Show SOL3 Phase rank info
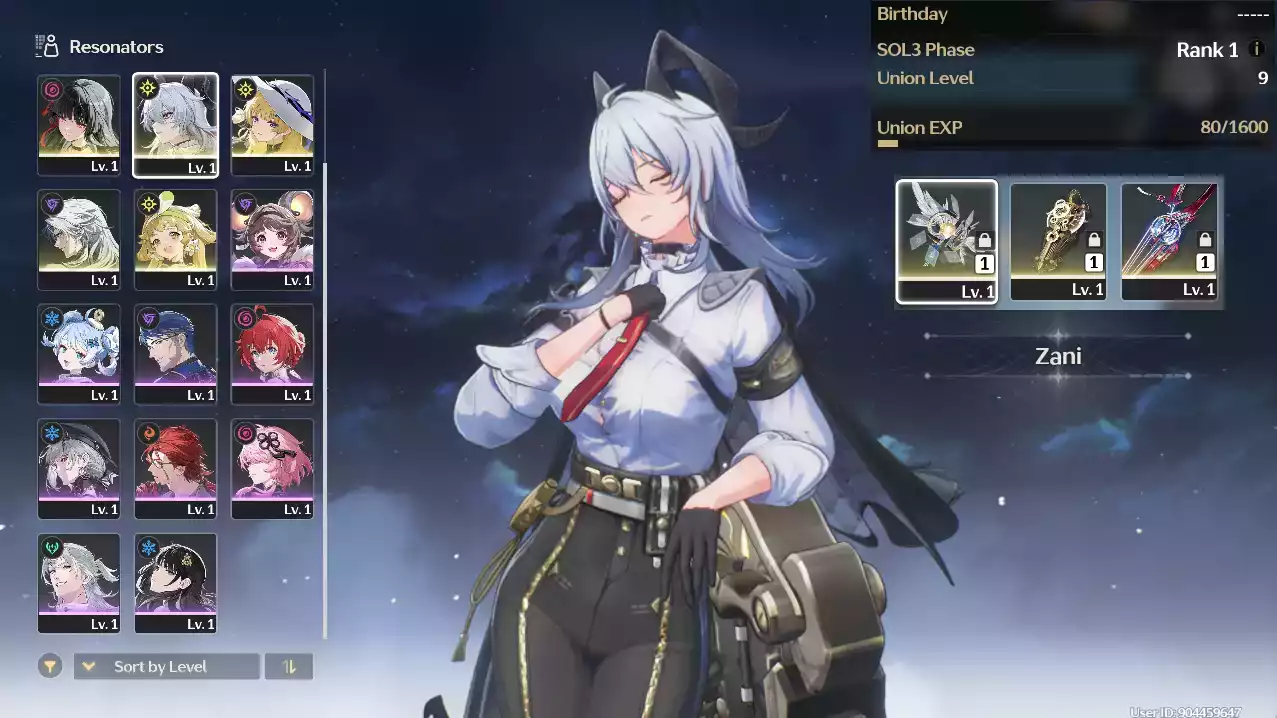The image size is (1277, 718). tap(1257, 49)
